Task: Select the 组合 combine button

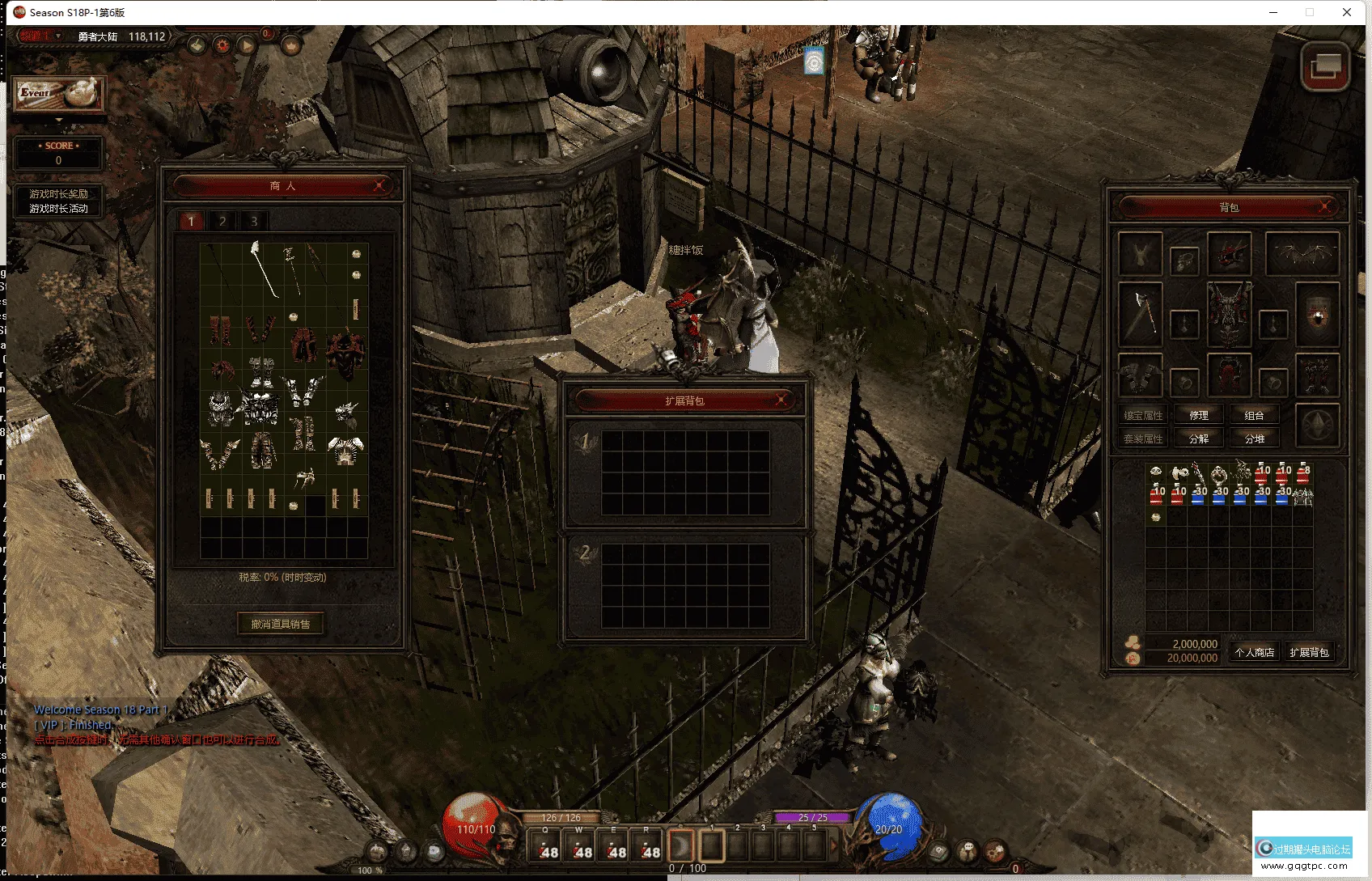Action: [x=1254, y=415]
